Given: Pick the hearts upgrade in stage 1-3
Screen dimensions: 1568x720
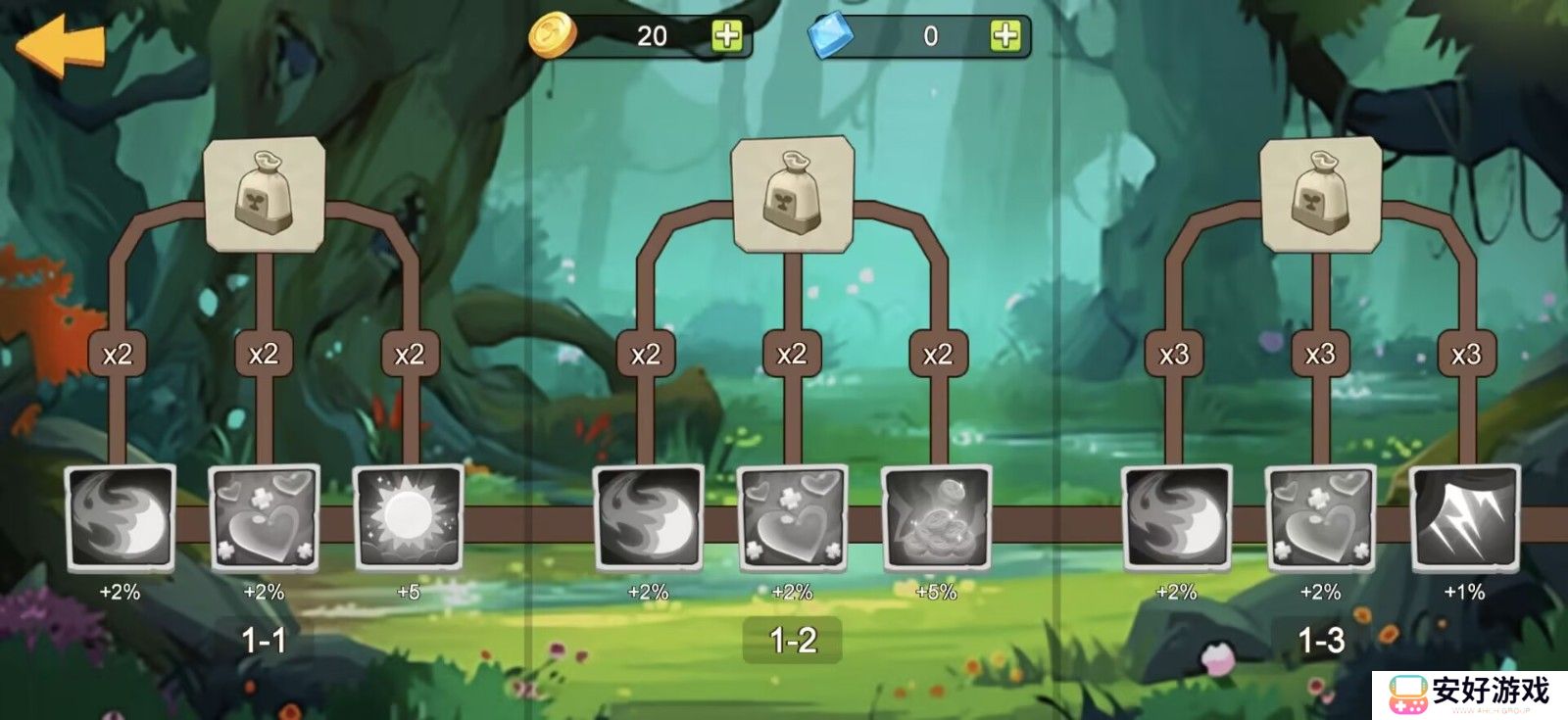Looking at the screenshot, I should click(x=1320, y=517).
